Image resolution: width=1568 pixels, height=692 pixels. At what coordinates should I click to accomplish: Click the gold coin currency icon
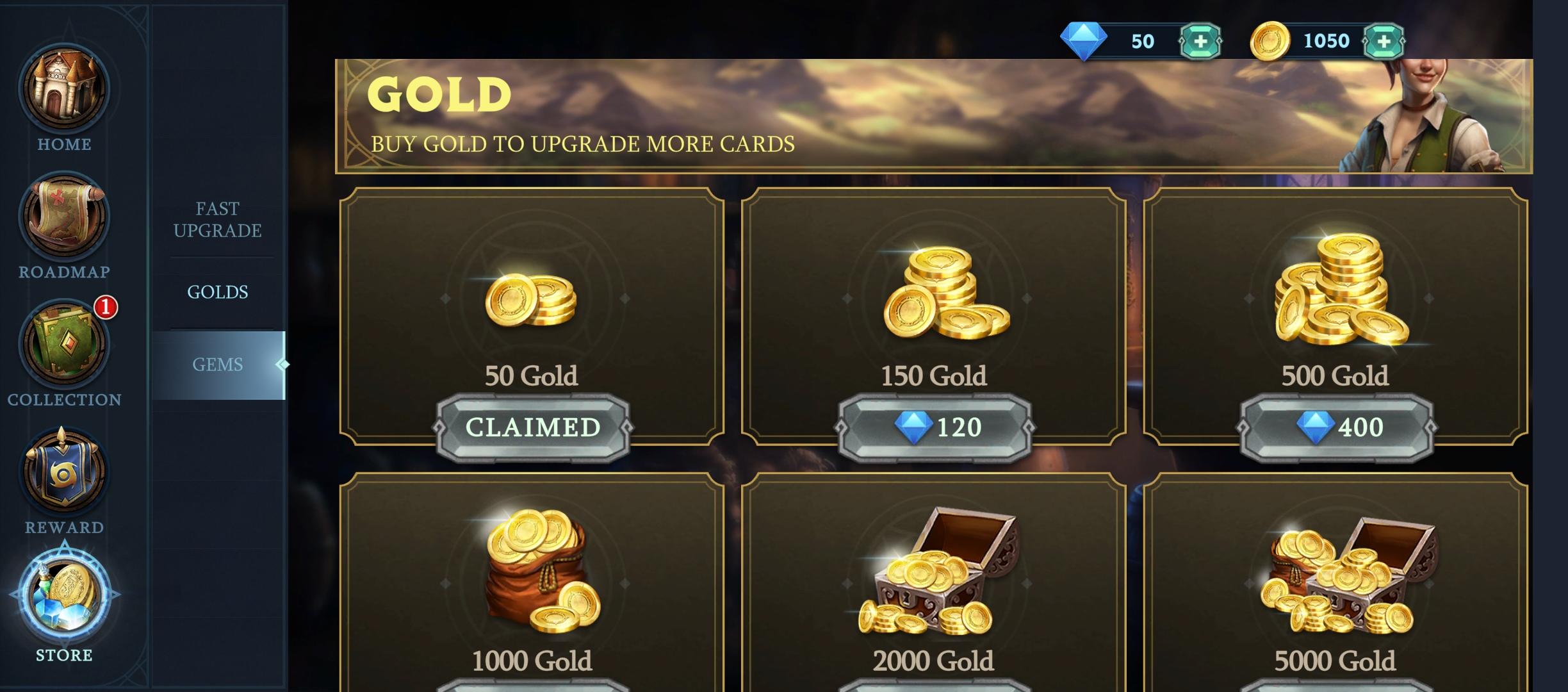click(x=1269, y=40)
